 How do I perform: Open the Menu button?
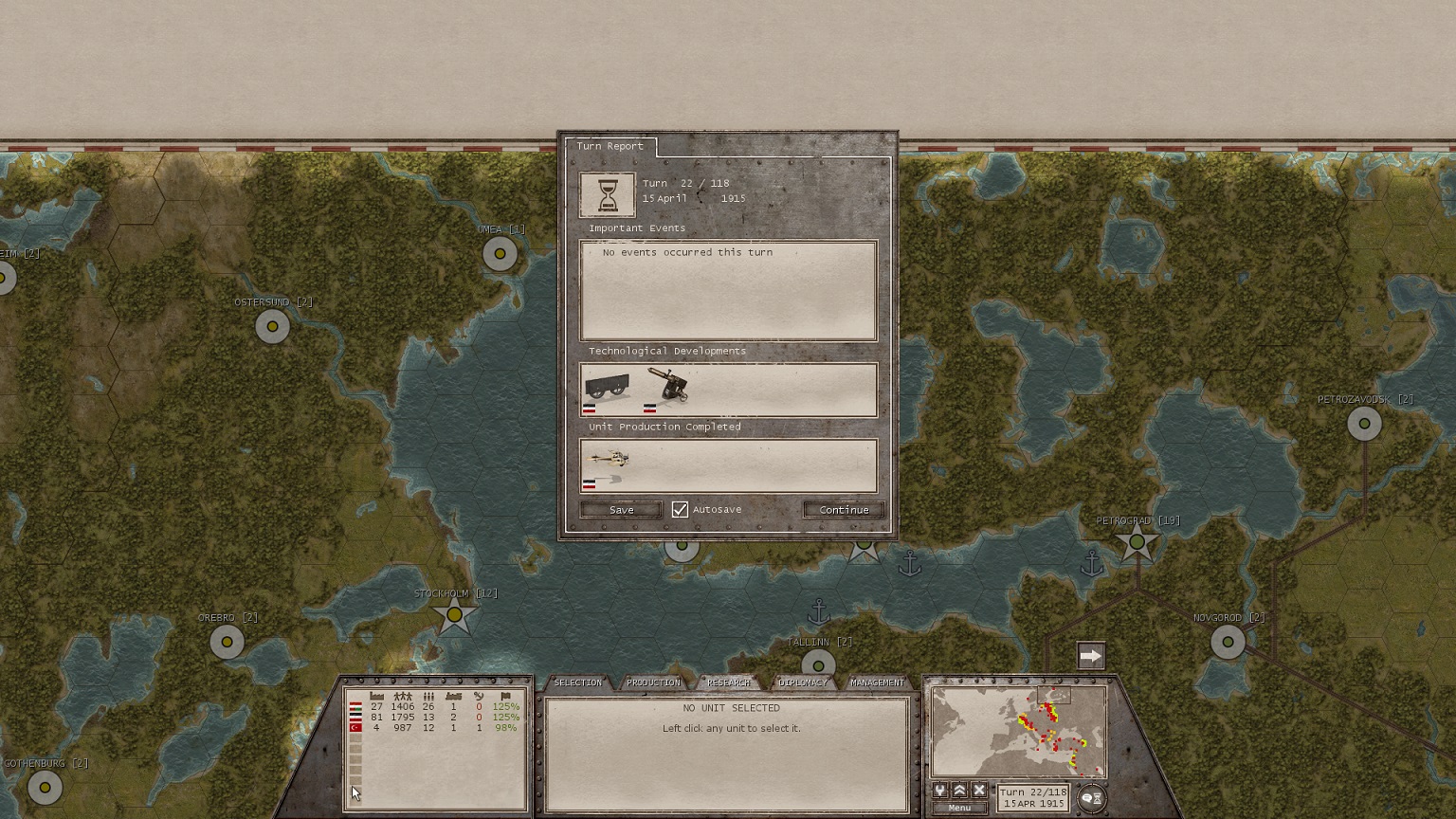click(x=959, y=808)
